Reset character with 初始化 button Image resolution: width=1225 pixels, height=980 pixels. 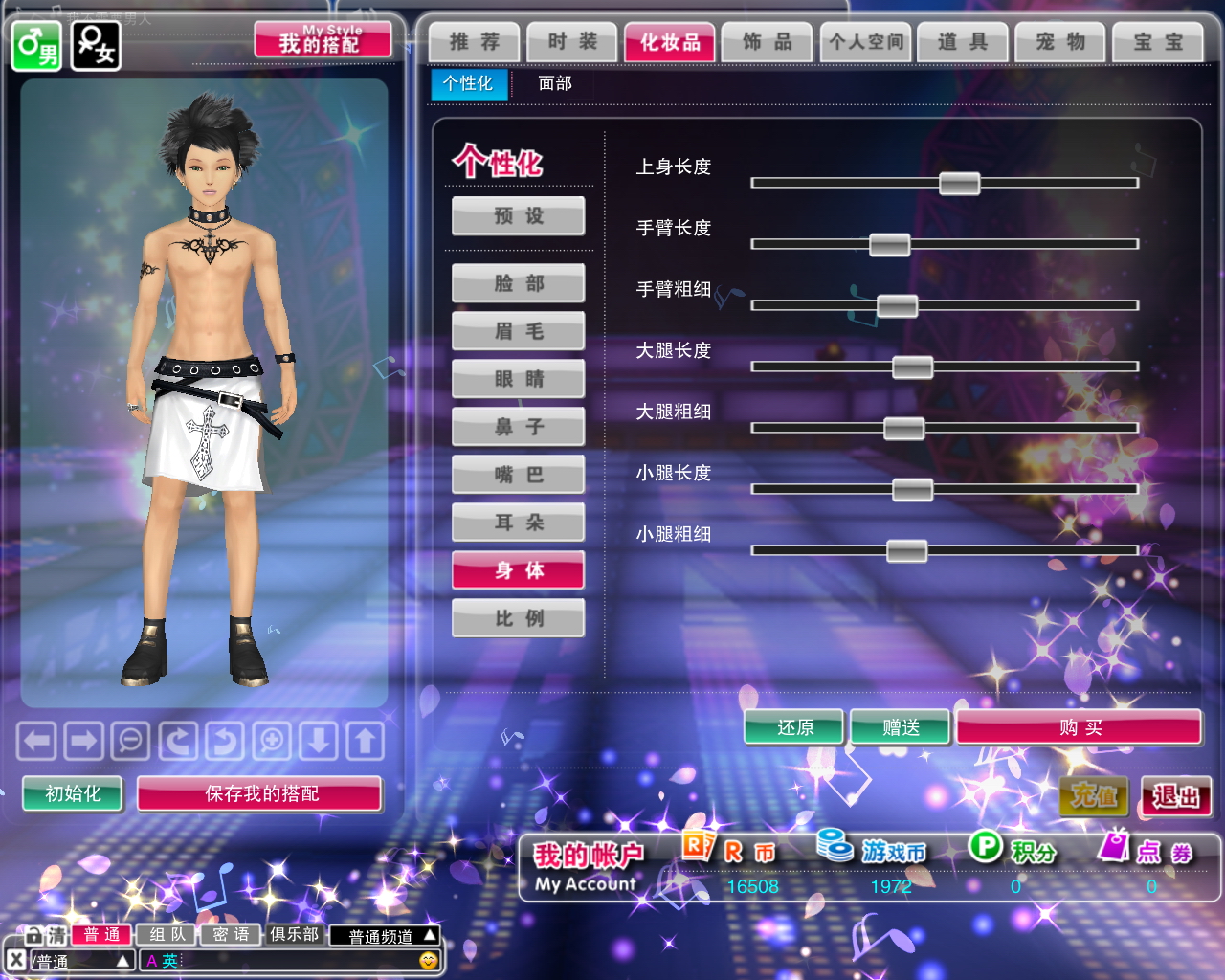(73, 793)
